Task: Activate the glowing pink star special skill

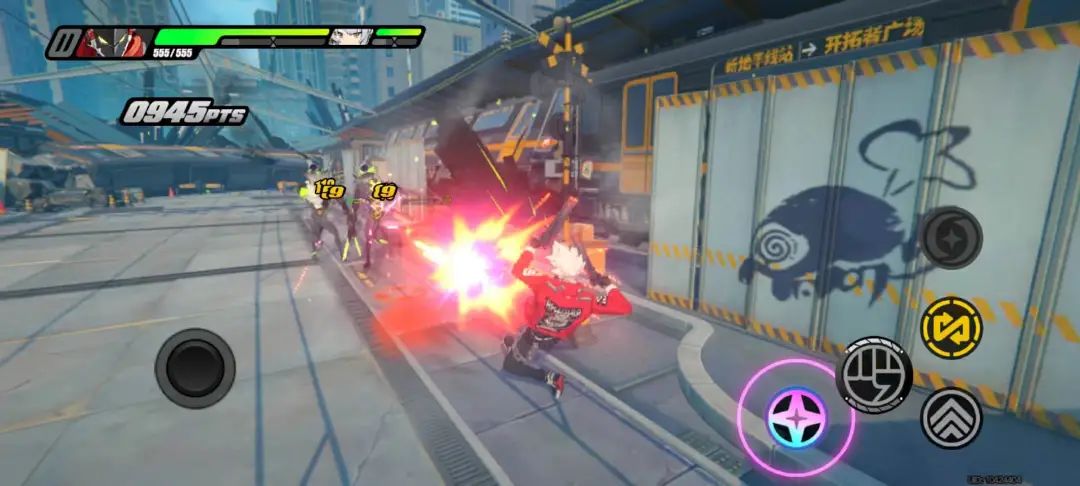Action: 795,416
